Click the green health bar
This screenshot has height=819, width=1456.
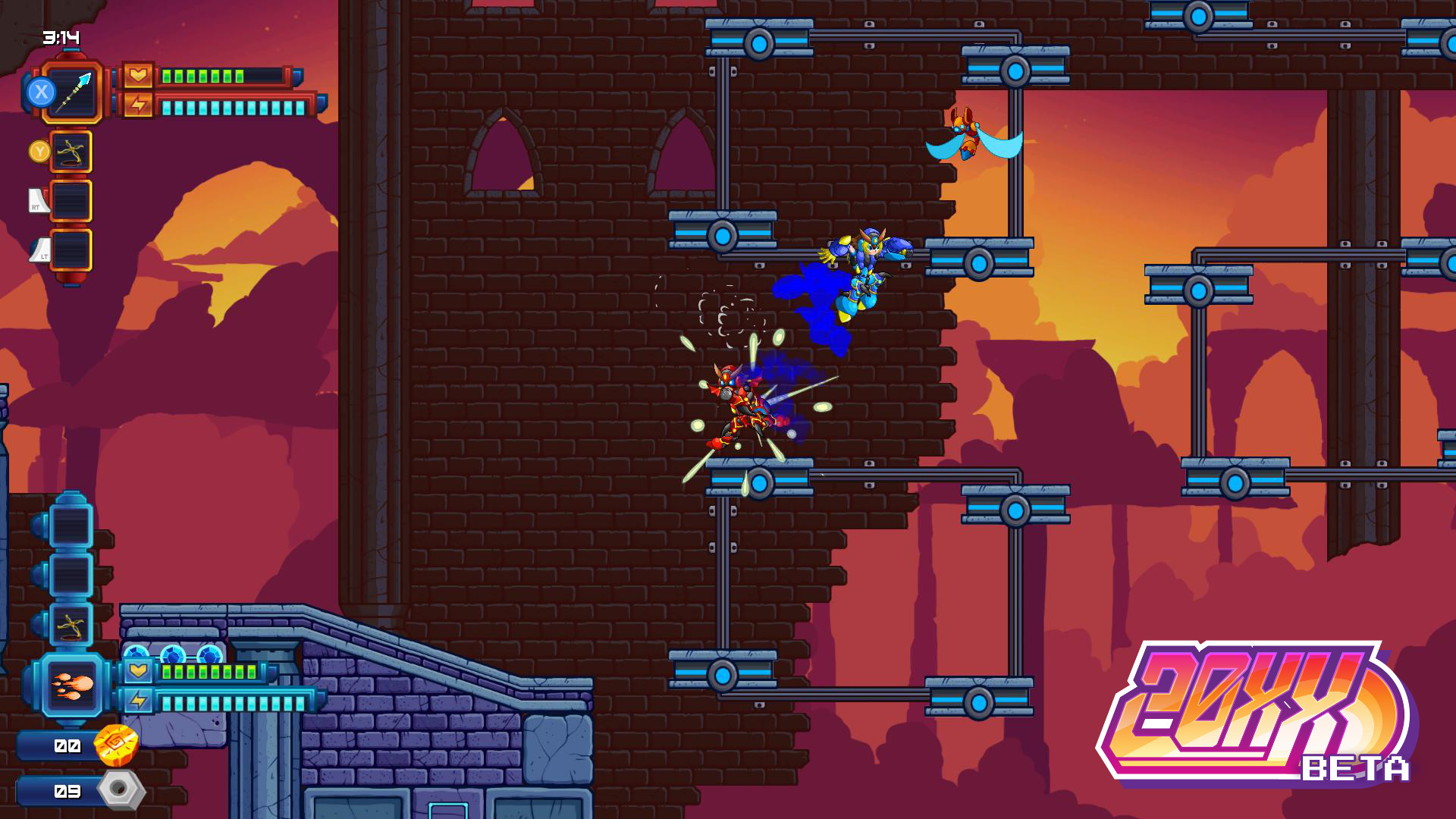[201, 74]
